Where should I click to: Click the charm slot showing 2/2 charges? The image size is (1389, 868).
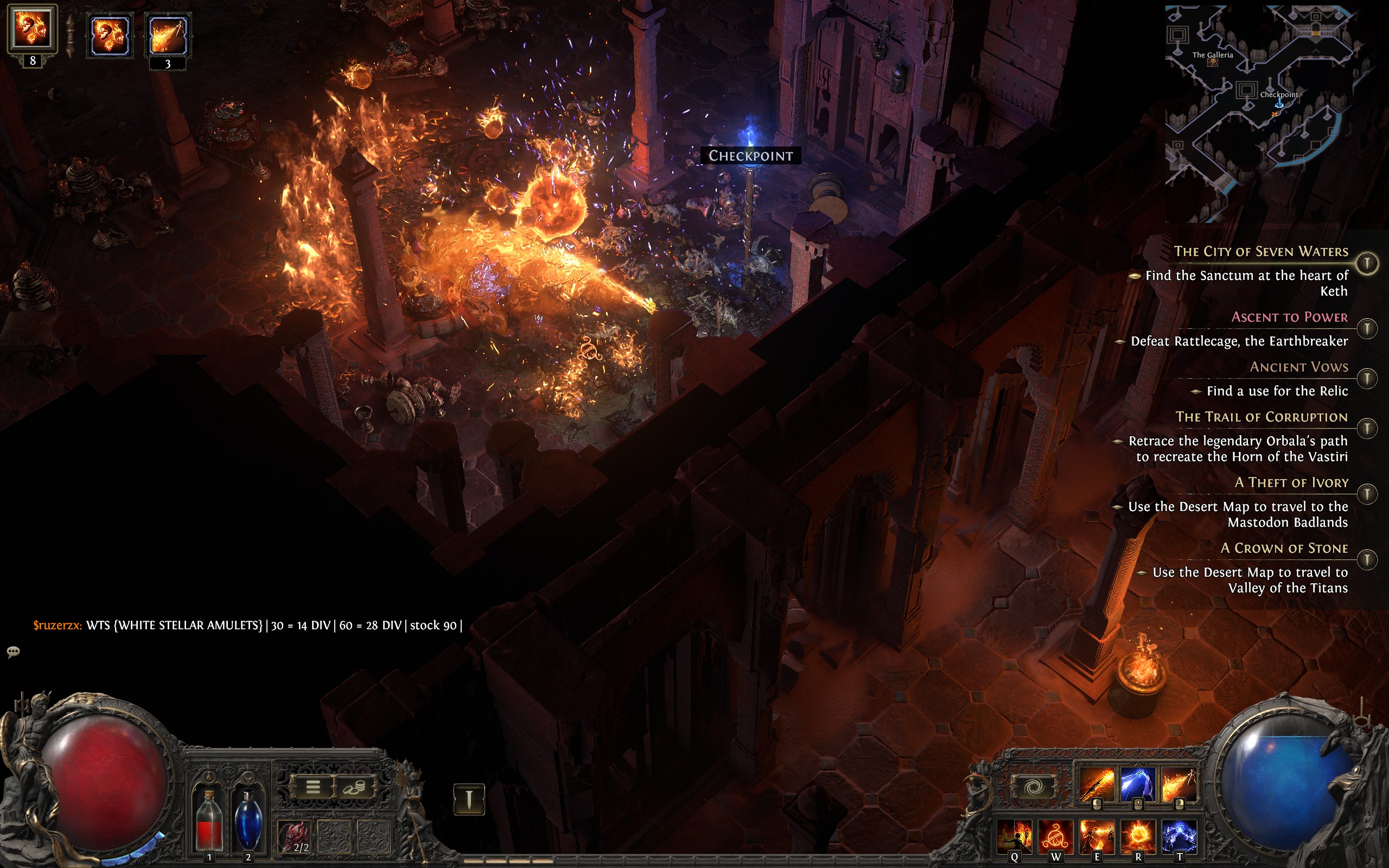coord(295,837)
